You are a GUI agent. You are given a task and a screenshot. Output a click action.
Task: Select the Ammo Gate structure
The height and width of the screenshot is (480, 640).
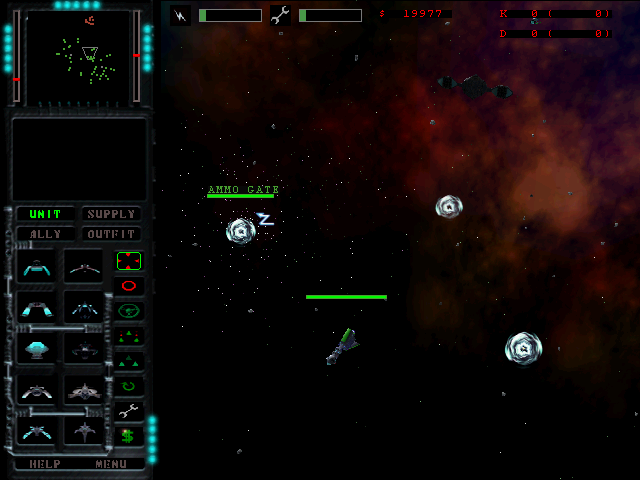point(241,231)
